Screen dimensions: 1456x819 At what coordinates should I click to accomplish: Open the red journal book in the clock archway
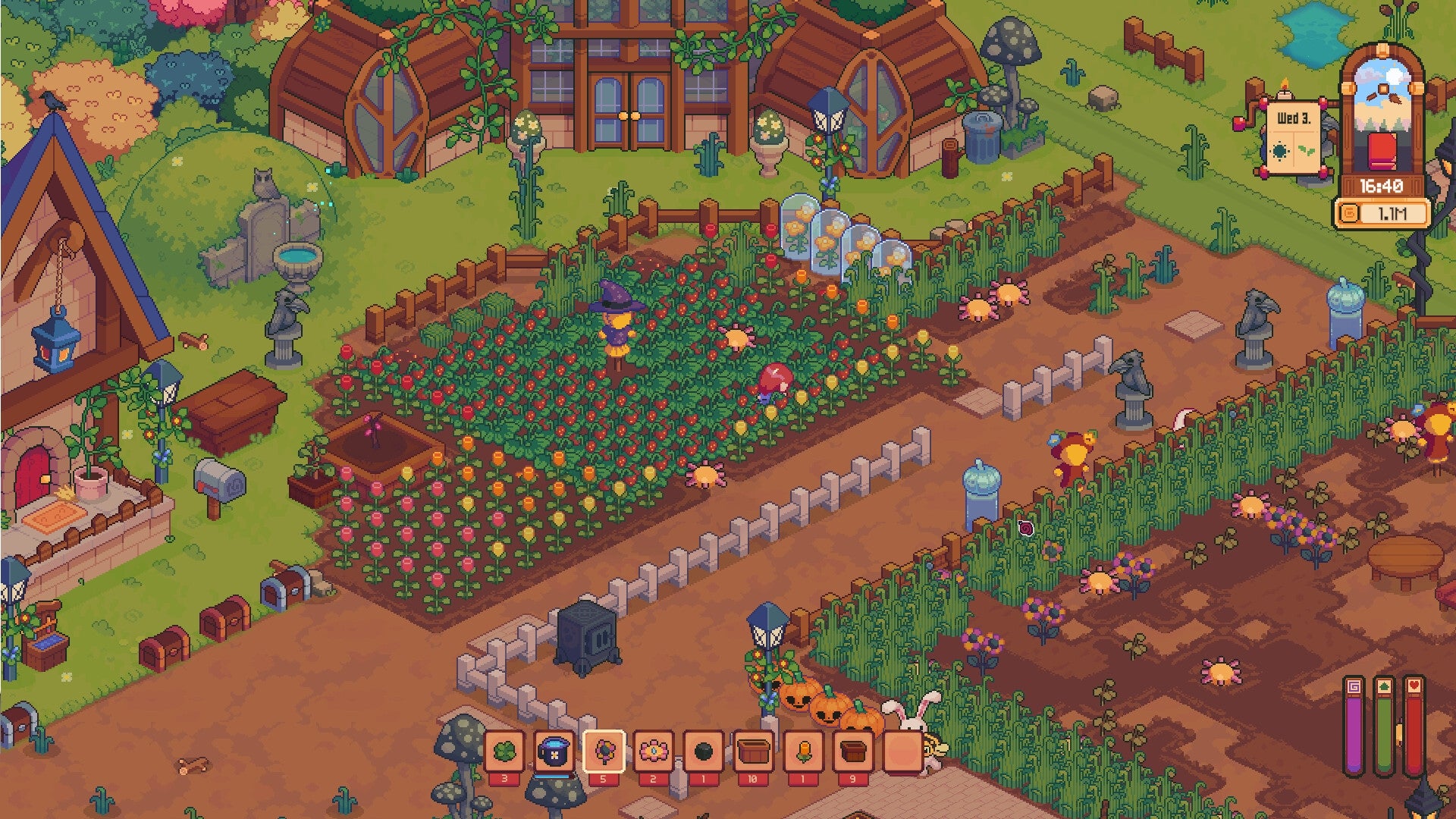coord(1382,151)
